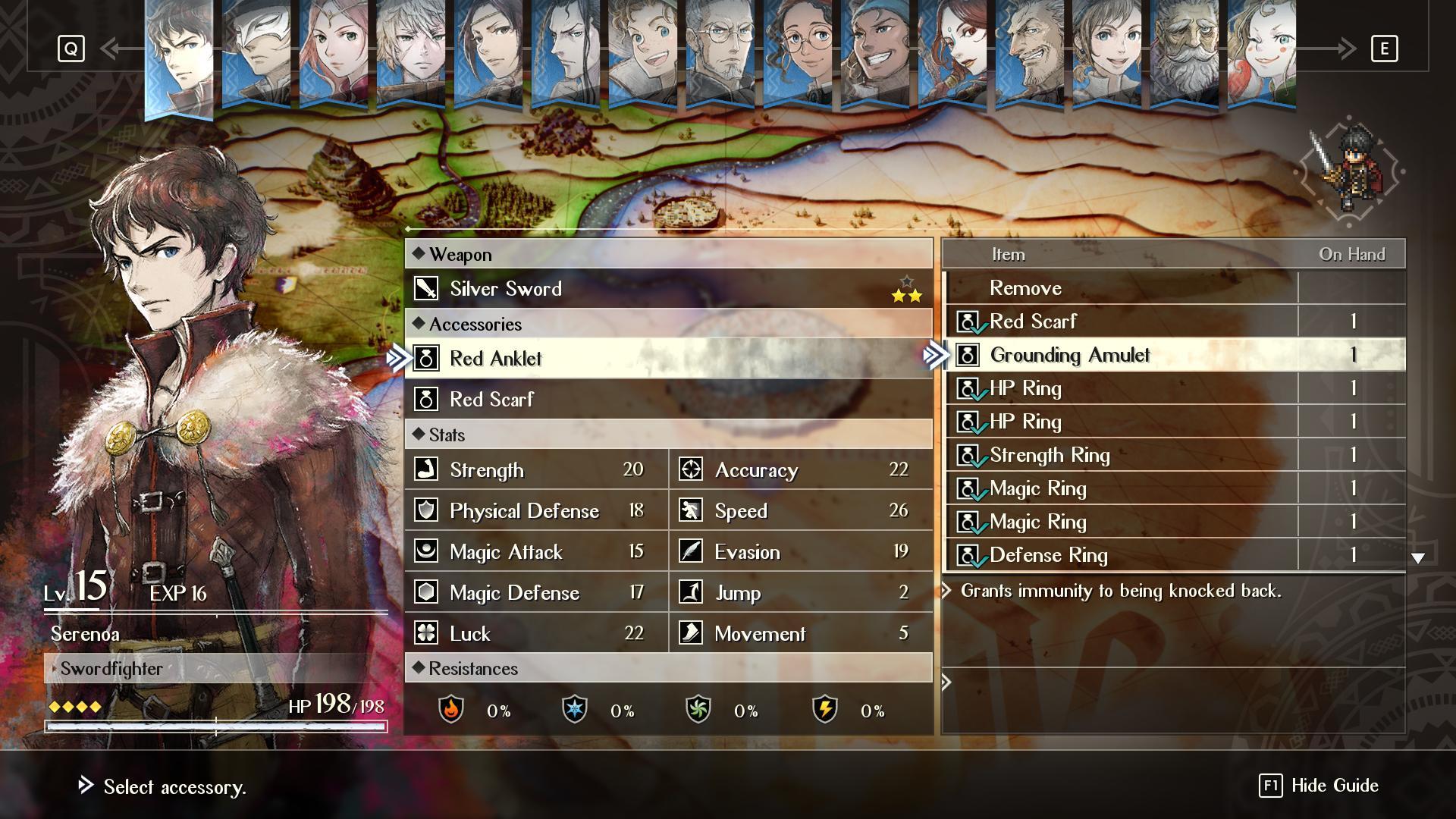Viewport: 1456px width, 819px height.
Task: Equip the Grounding Amulet from the list
Action: click(x=1069, y=355)
